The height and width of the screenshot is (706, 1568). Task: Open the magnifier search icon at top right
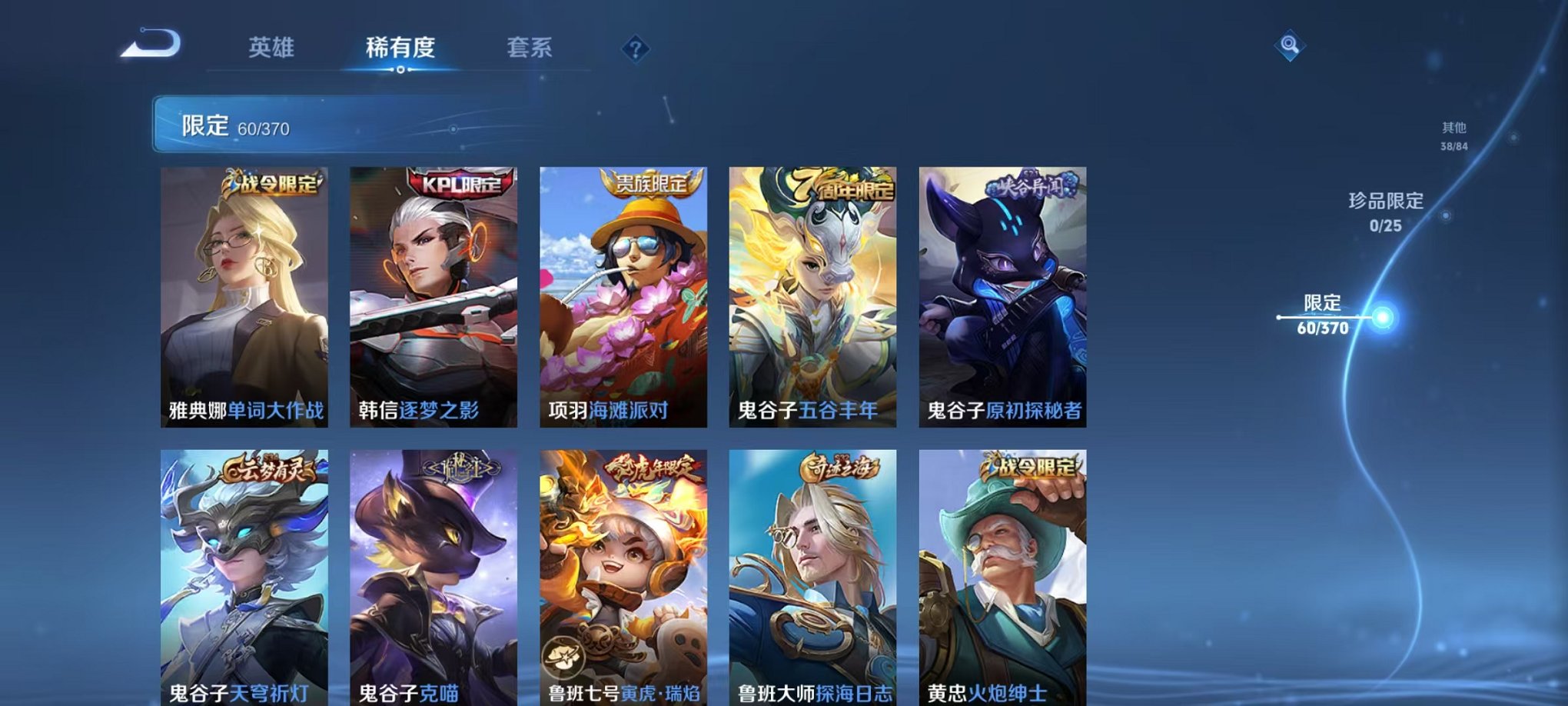click(1289, 45)
